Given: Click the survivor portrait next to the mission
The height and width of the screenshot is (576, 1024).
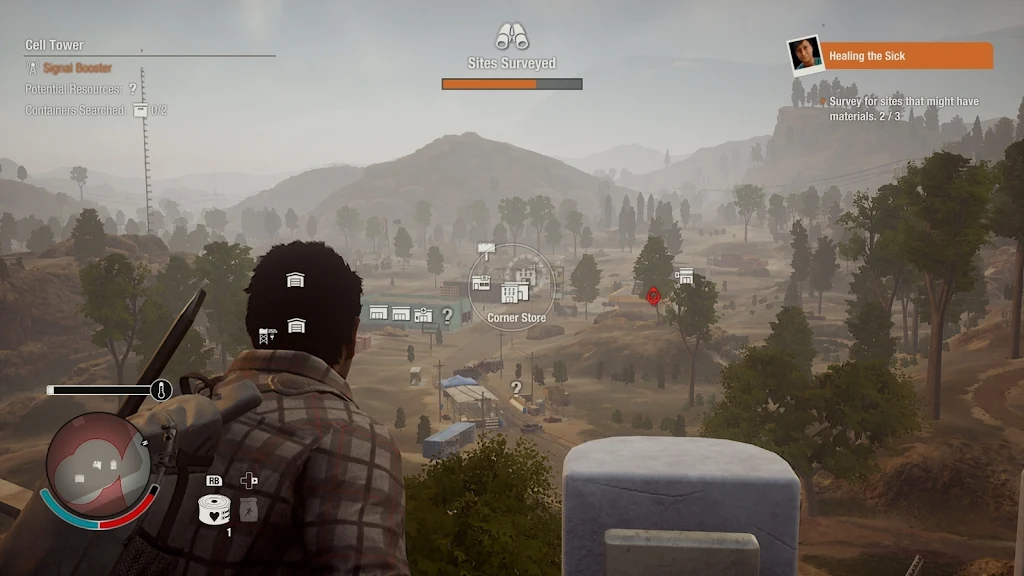Looking at the screenshot, I should click(804, 55).
